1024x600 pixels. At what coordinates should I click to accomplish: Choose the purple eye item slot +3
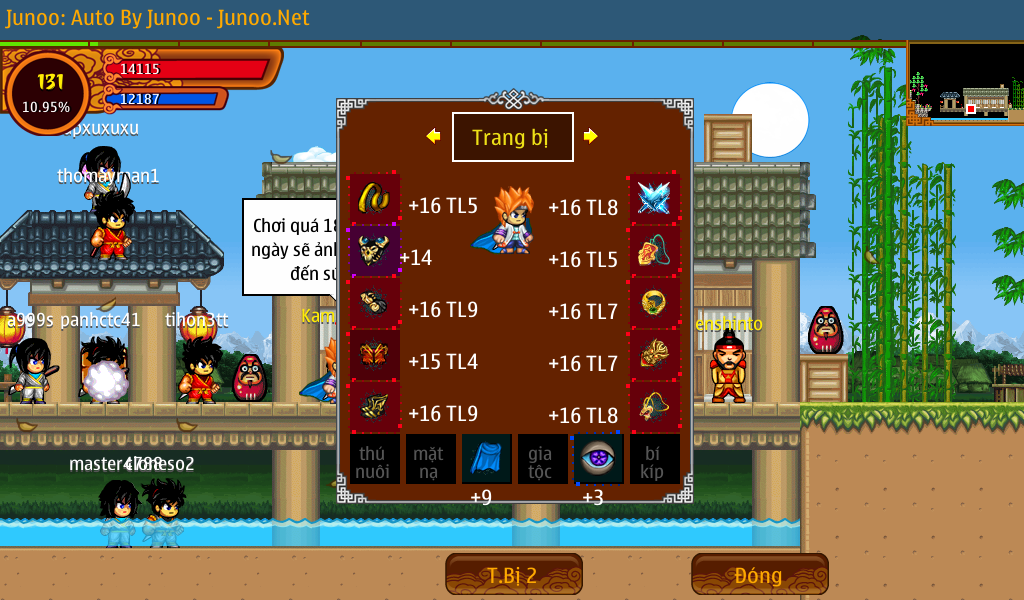[x=599, y=459]
